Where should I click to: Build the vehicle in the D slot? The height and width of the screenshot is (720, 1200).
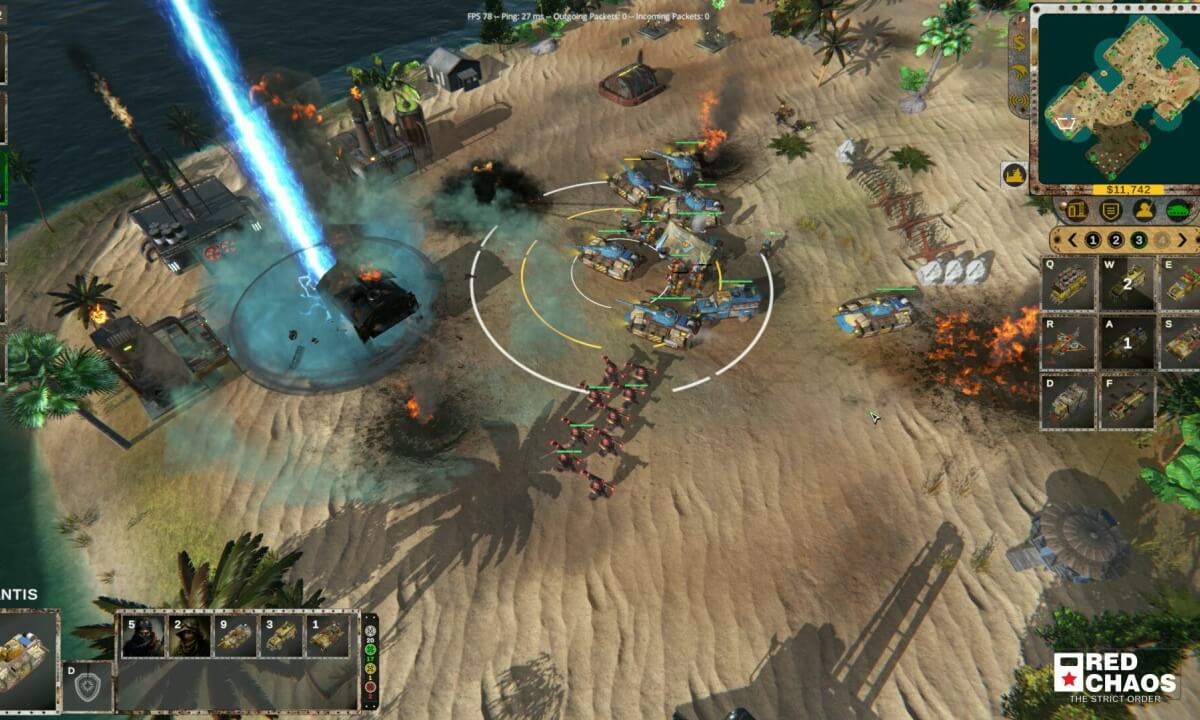click(x=1068, y=402)
